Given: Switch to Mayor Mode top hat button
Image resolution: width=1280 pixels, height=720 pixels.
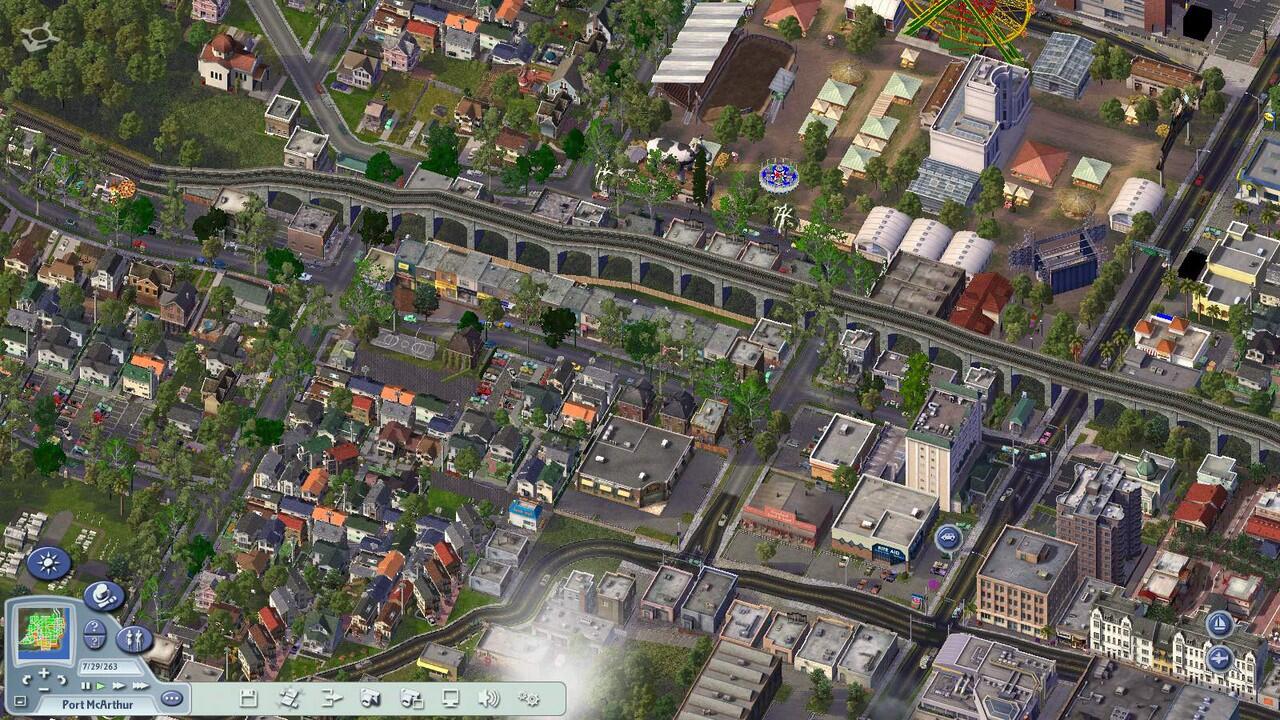Looking at the screenshot, I should 104,596.
